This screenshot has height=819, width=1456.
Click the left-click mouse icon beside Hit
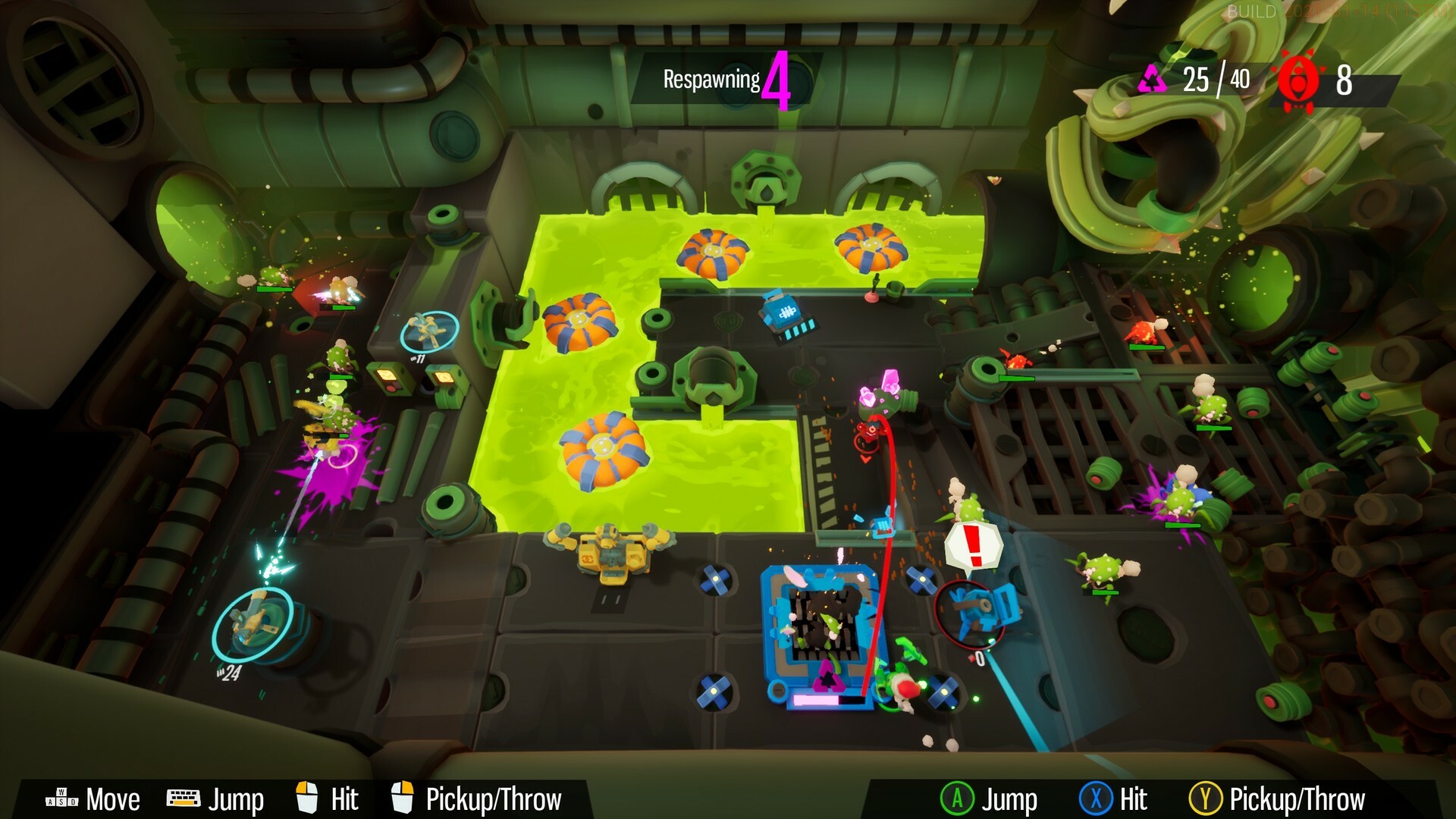click(x=306, y=798)
